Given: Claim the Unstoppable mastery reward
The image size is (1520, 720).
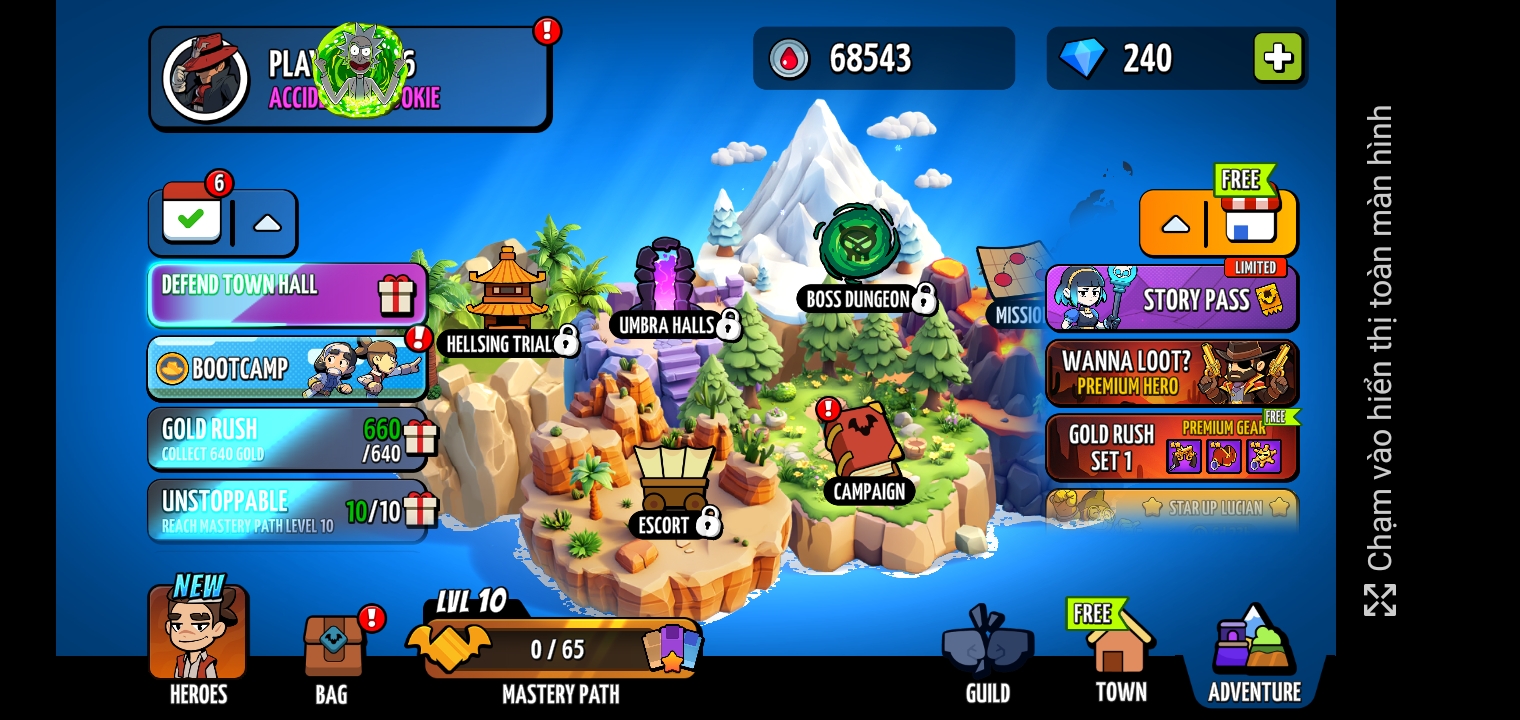Looking at the screenshot, I should coord(420,510).
